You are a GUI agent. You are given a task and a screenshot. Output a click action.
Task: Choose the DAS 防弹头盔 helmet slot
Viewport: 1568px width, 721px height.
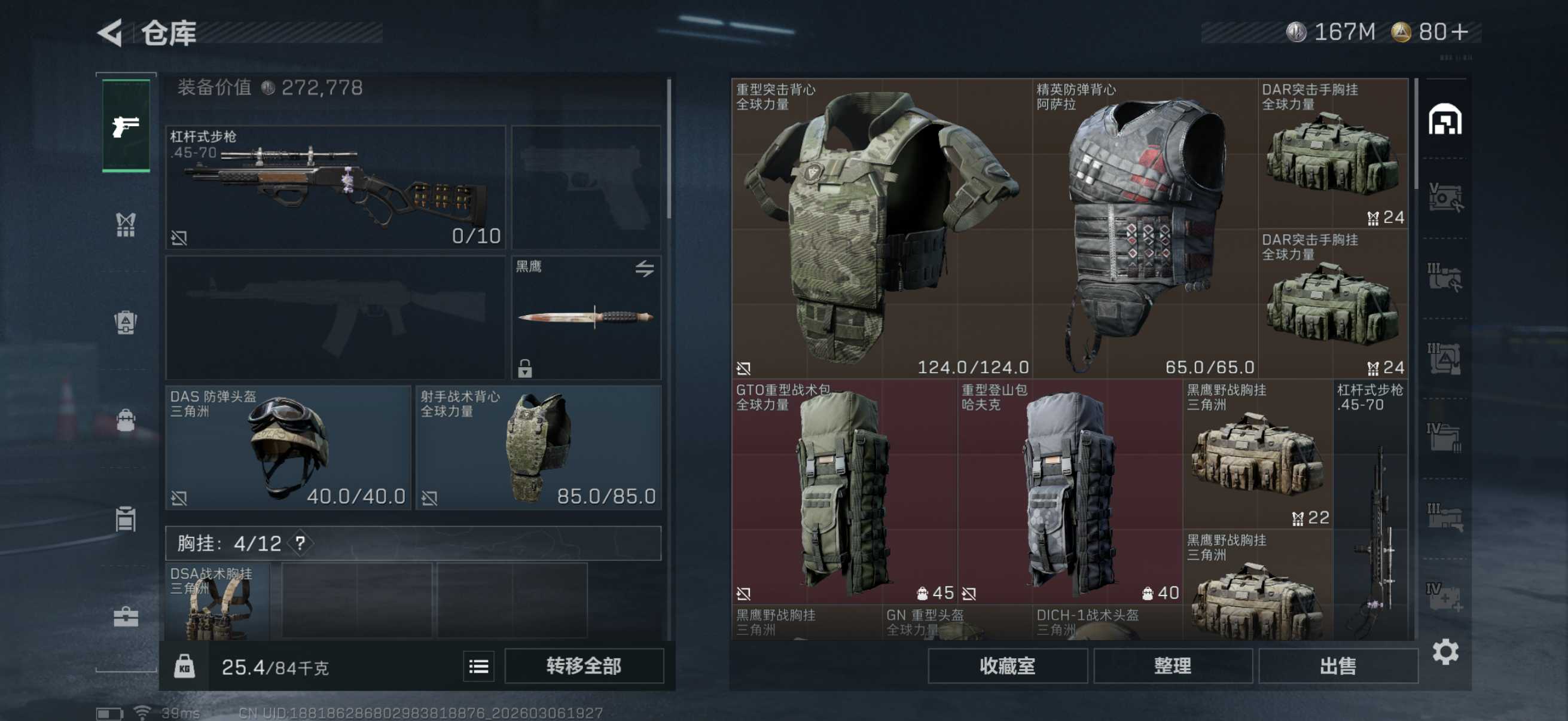pyautogui.click(x=288, y=448)
